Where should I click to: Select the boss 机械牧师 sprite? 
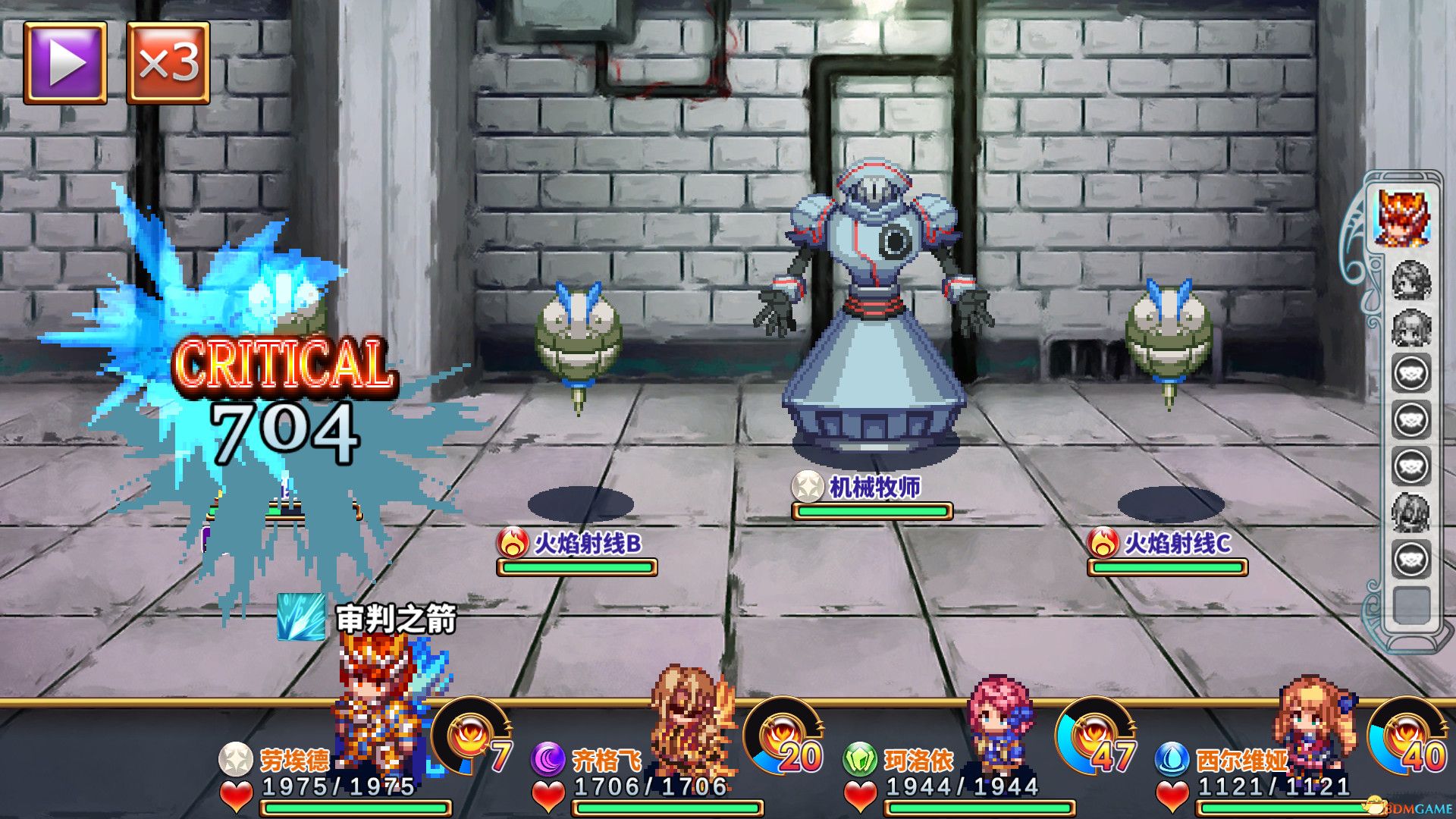pyautogui.click(x=872, y=303)
